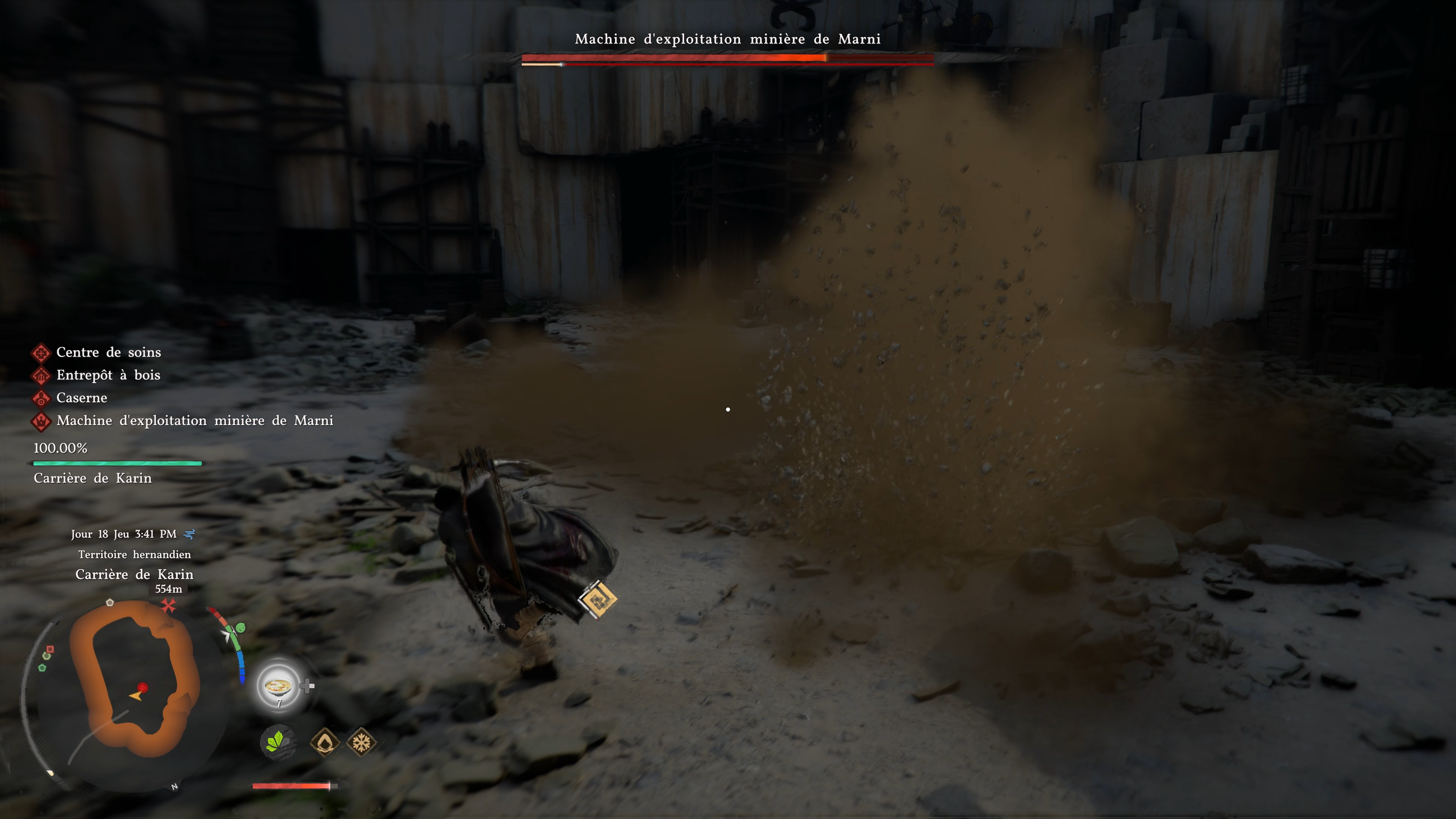The image size is (1456, 819).
Task: Click the blue wind weather icon
Action: 190,534
